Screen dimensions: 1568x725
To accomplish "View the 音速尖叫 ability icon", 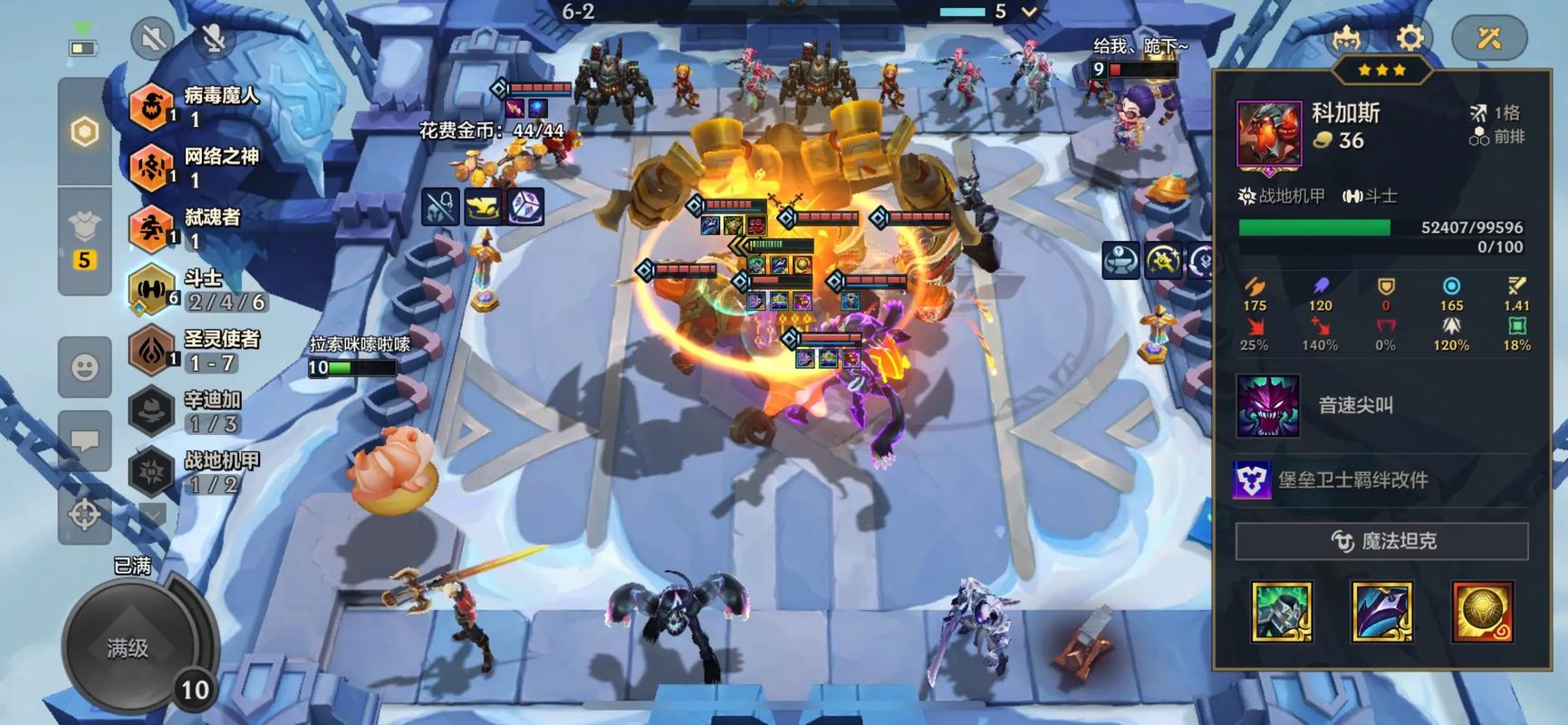I will pyautogui.click(x=1267, y=406).
